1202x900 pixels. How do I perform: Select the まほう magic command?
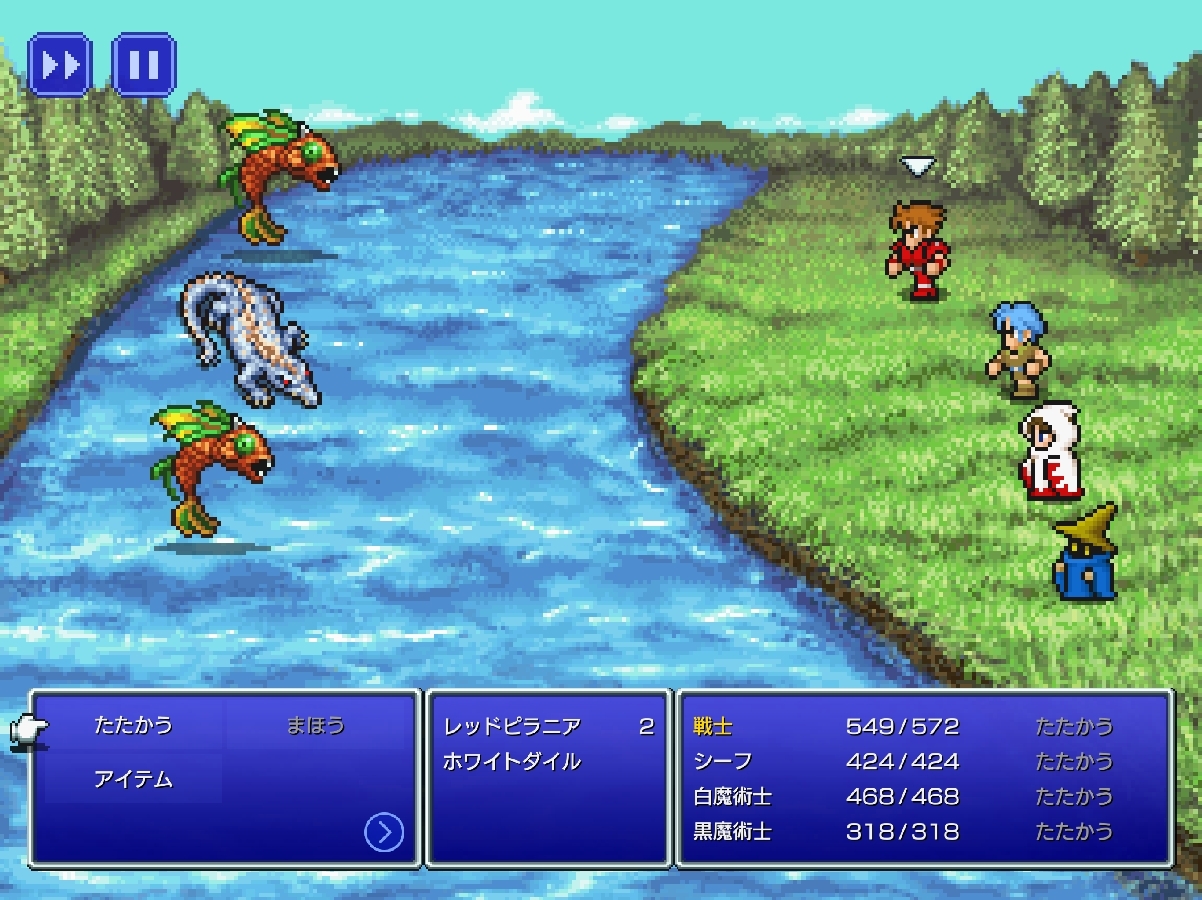[x=315, y=725]
